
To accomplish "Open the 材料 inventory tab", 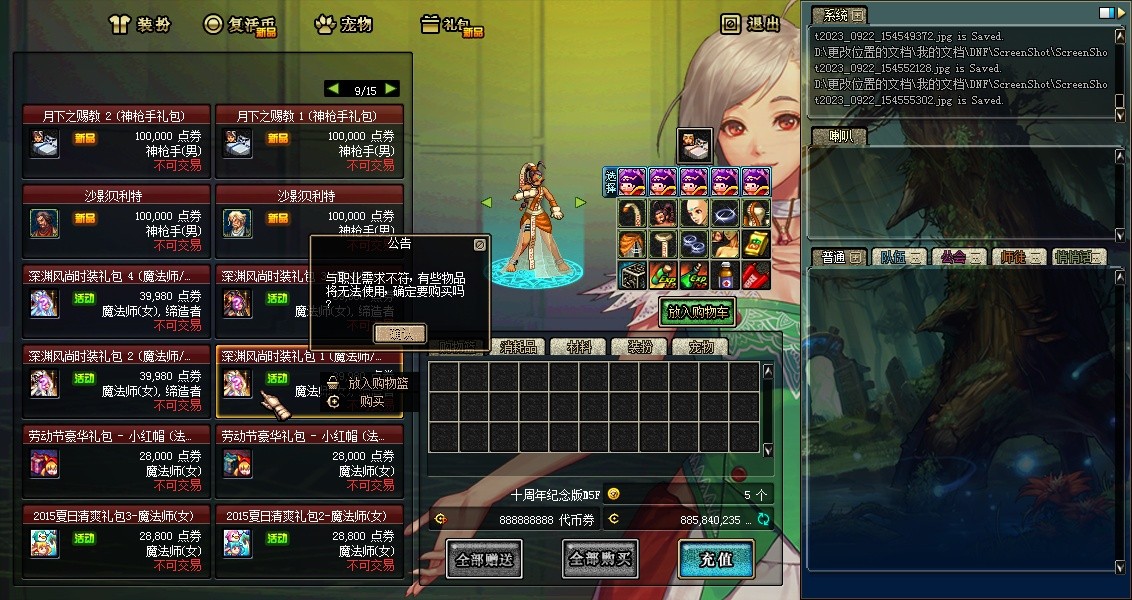I will pyautogui.click(x=580, y=347).
